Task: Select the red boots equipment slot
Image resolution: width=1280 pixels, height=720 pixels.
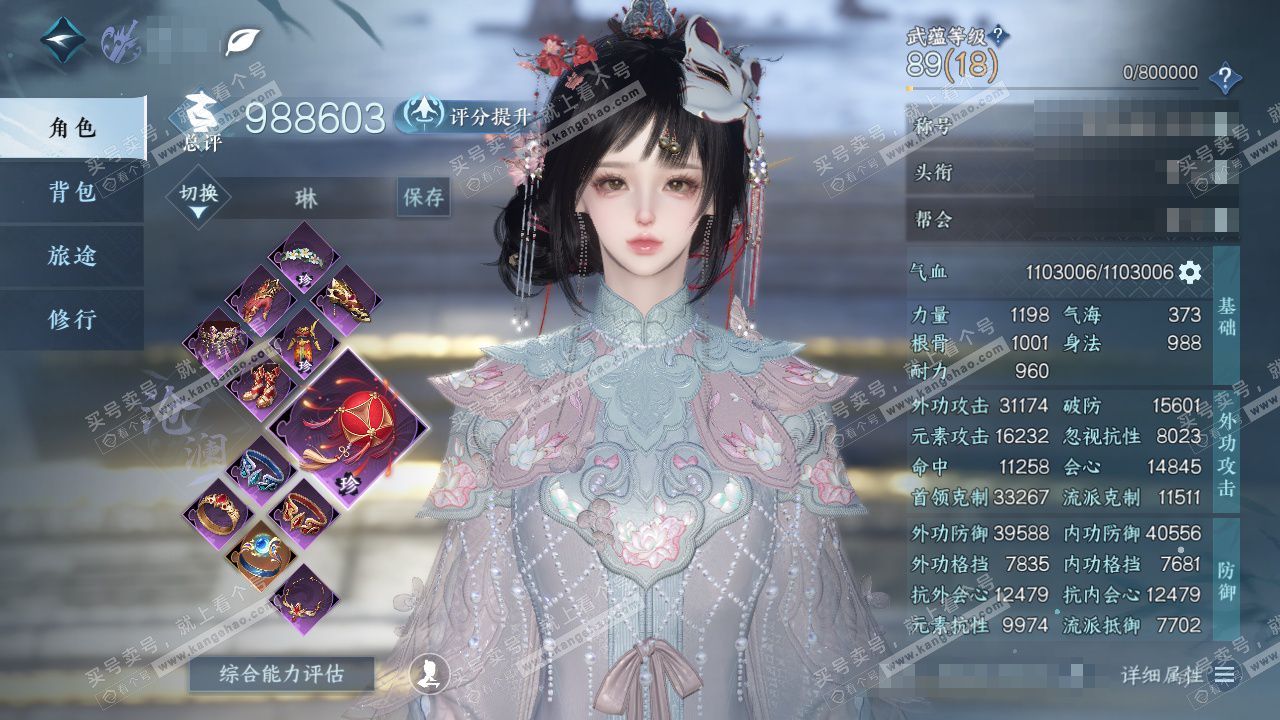Action: [x=260, y=384]
